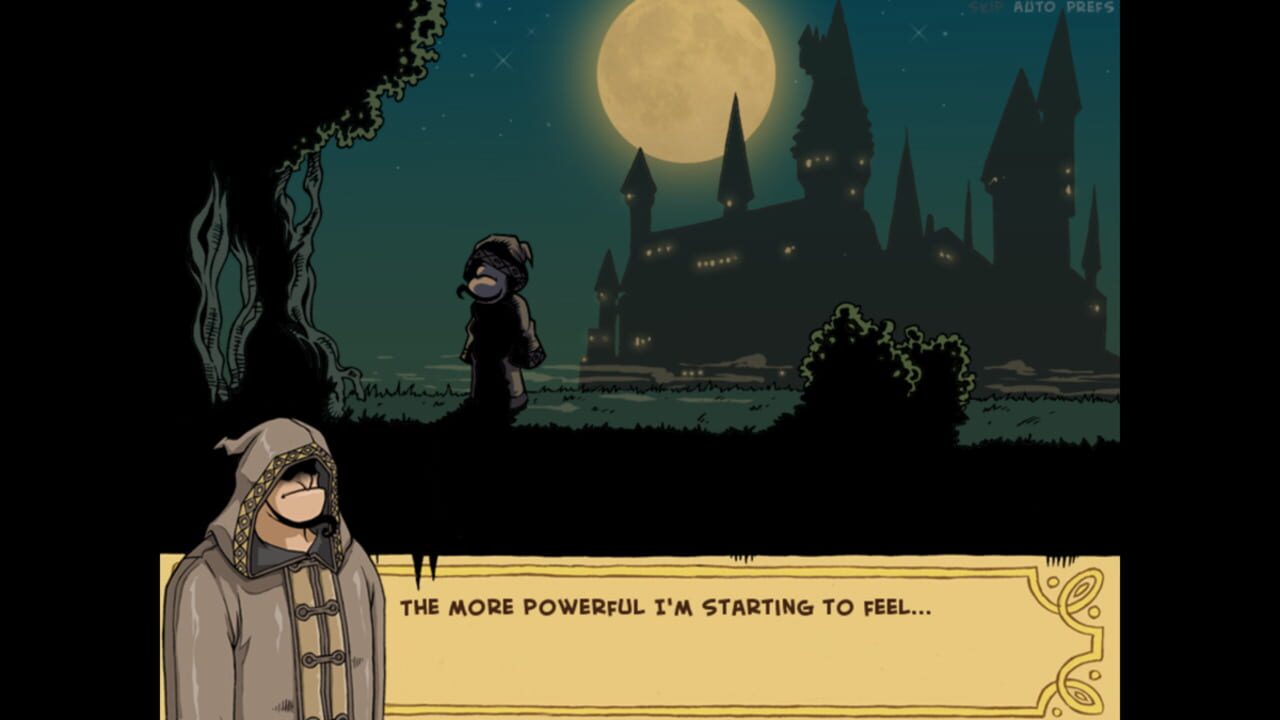The image size is (1280, 720).
Task: Open the PREFS menu
Action: (1090, 6)
